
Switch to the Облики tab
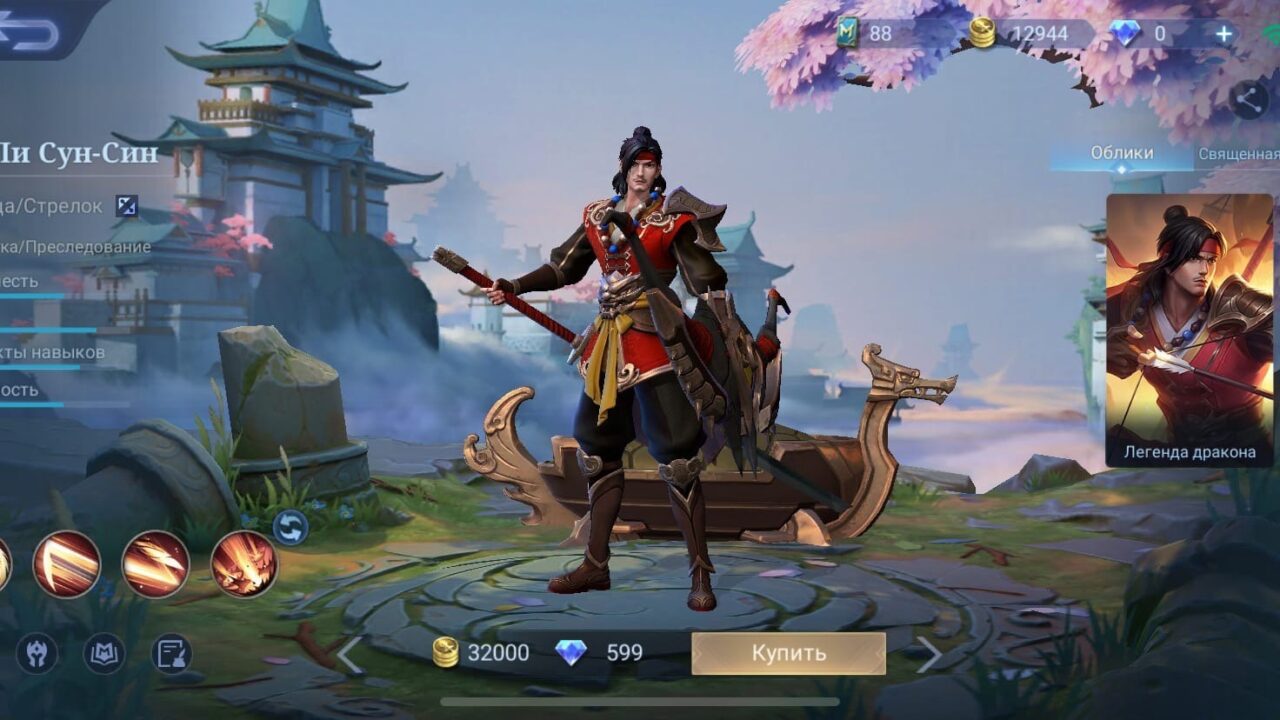[1121, 153]
